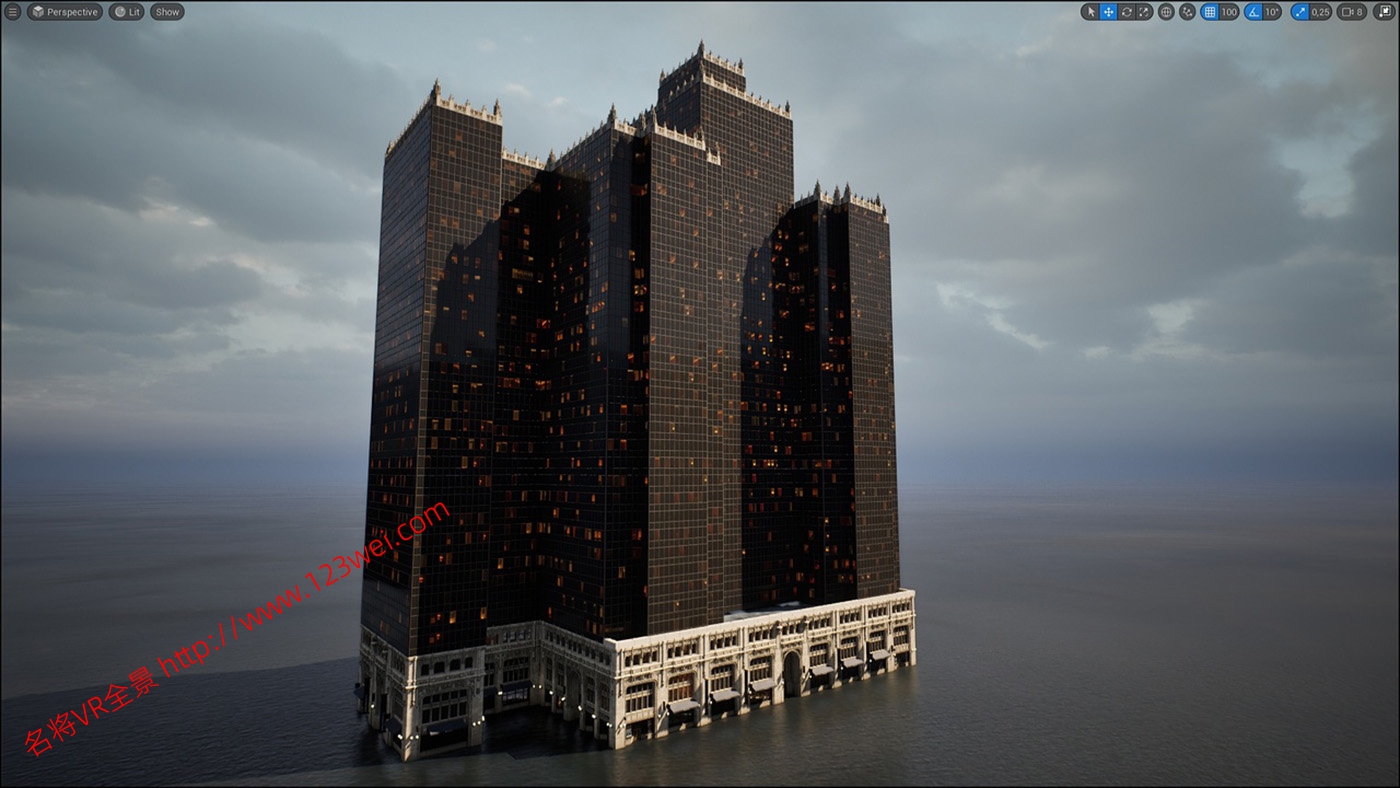1400x788 pixels.
Task: Select the Move transform tool
Action: pos(1107,11)
